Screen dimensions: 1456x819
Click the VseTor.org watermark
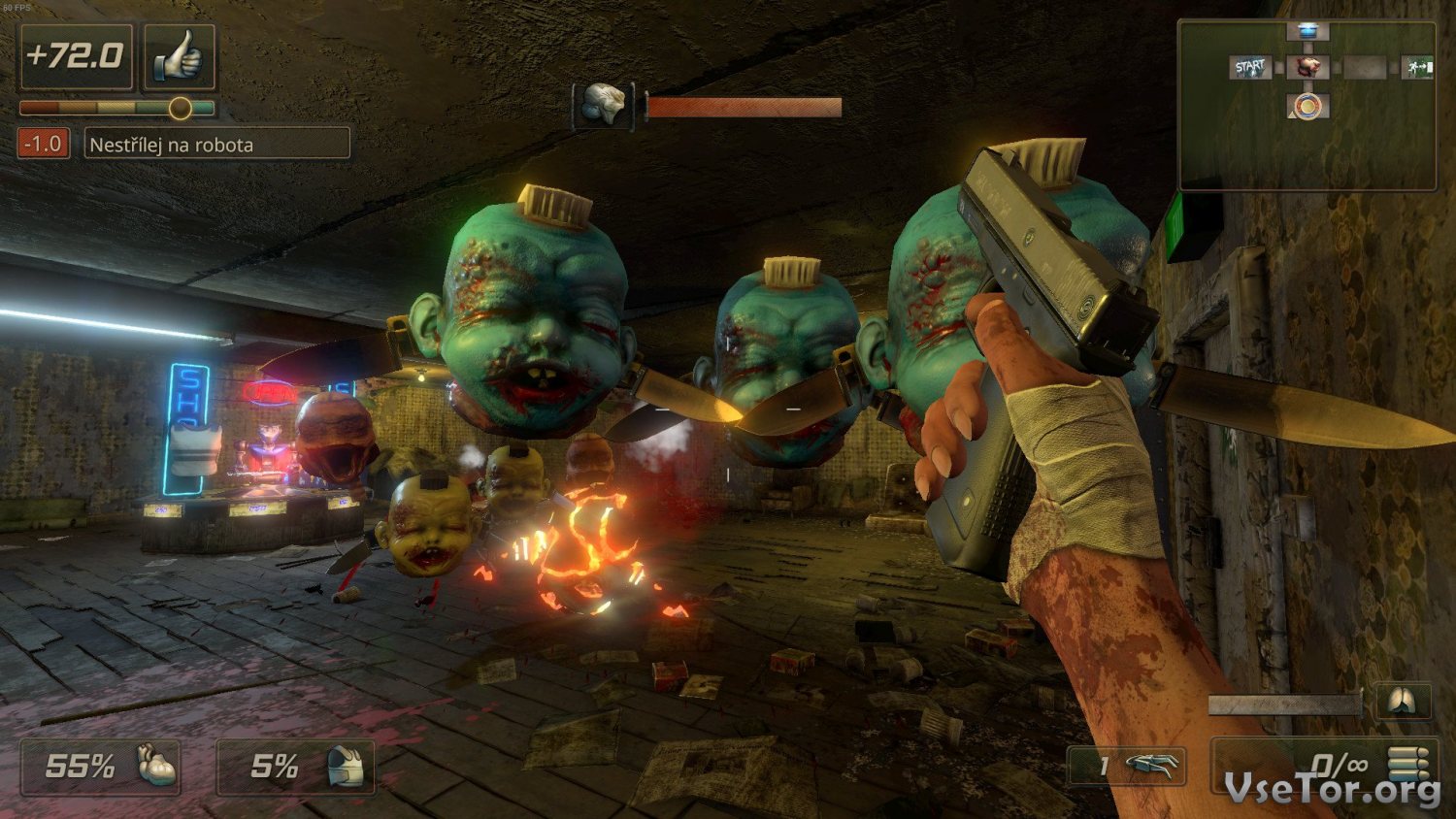[x=1332, y=790]
